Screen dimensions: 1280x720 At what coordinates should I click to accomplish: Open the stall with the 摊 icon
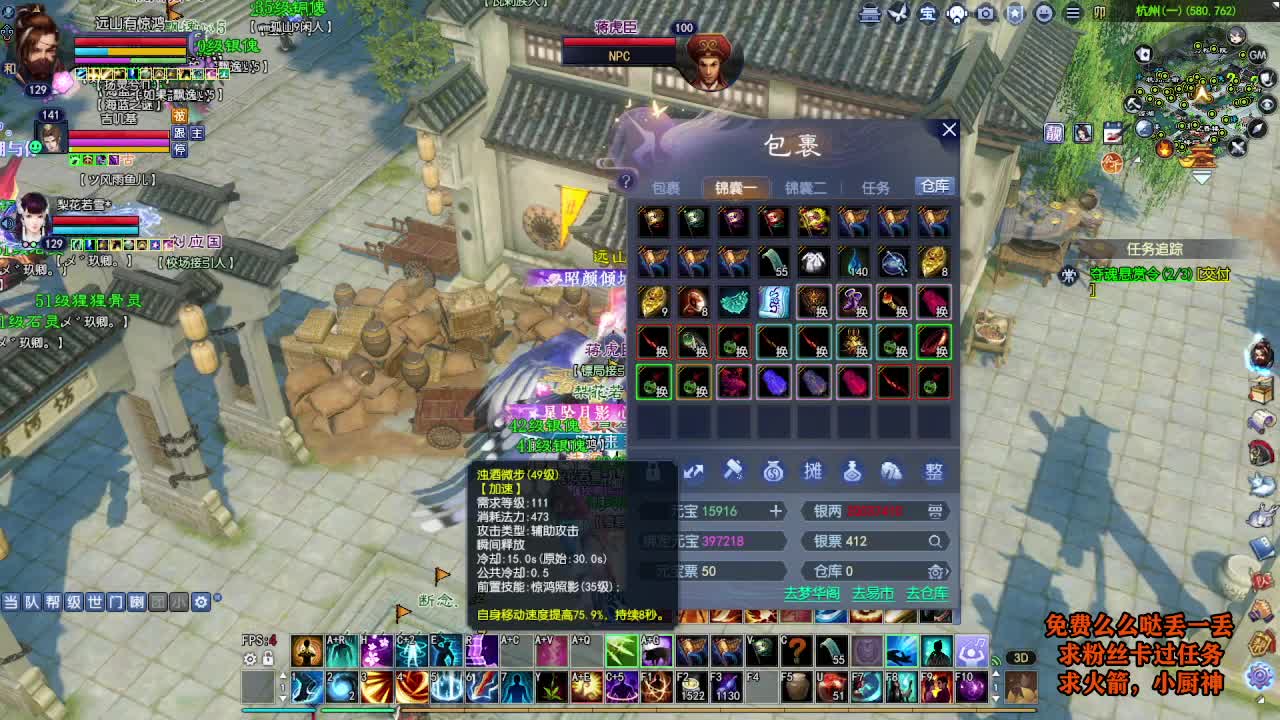click(814, 472)
